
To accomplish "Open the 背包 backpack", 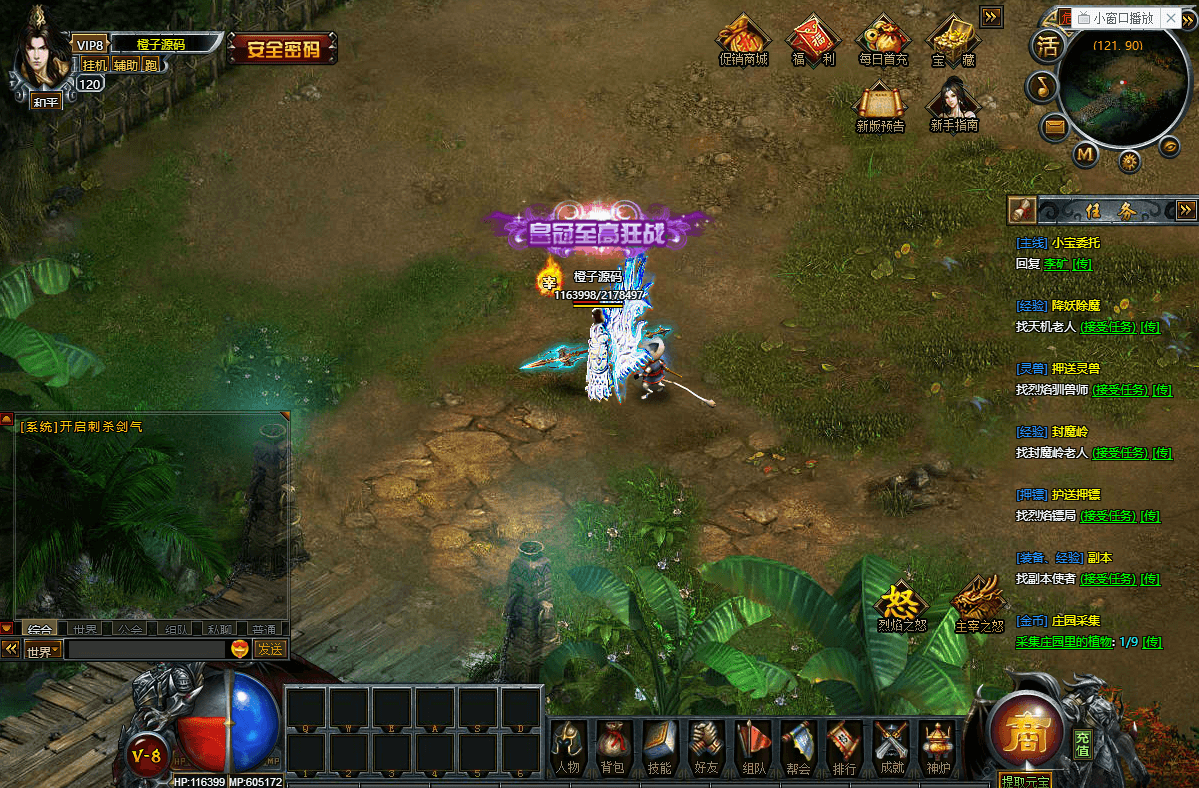I will 612,746.
